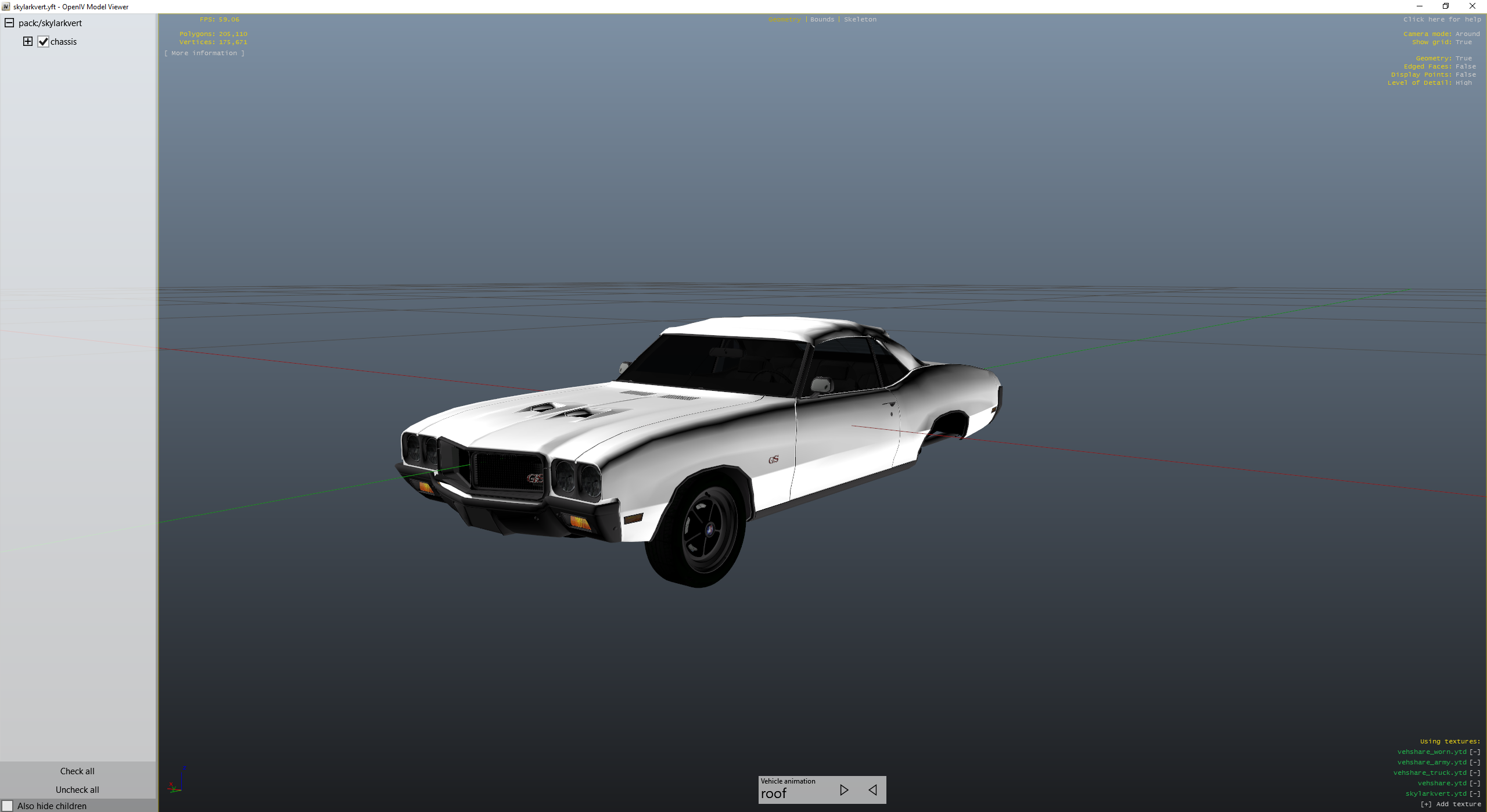Play the roof animation forward
The height and width of the screenshot is (812, 1487).
tap(844, 790)
